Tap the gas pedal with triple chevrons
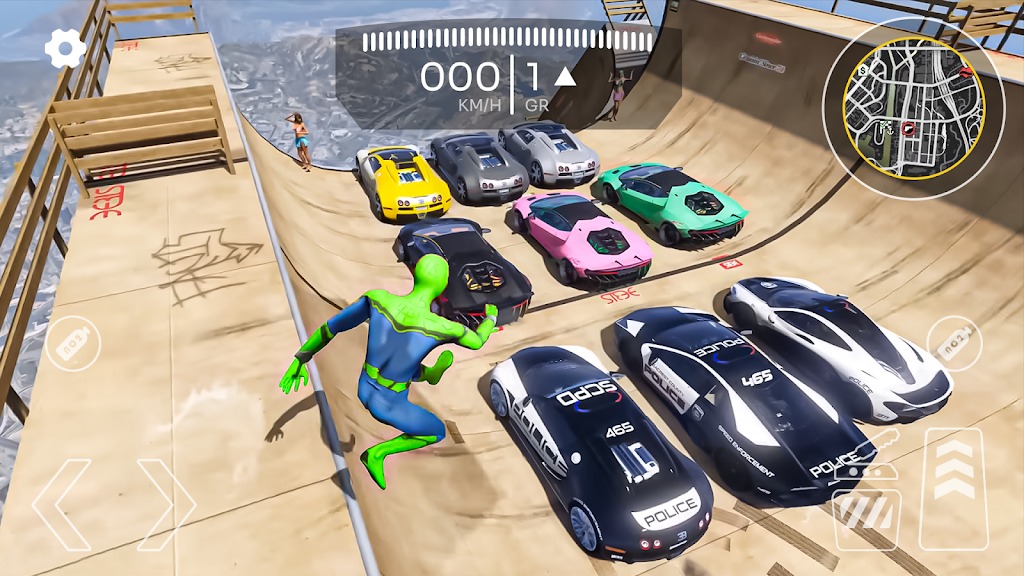The height and width of the screenshot is (576, 1024). (955, 489)
